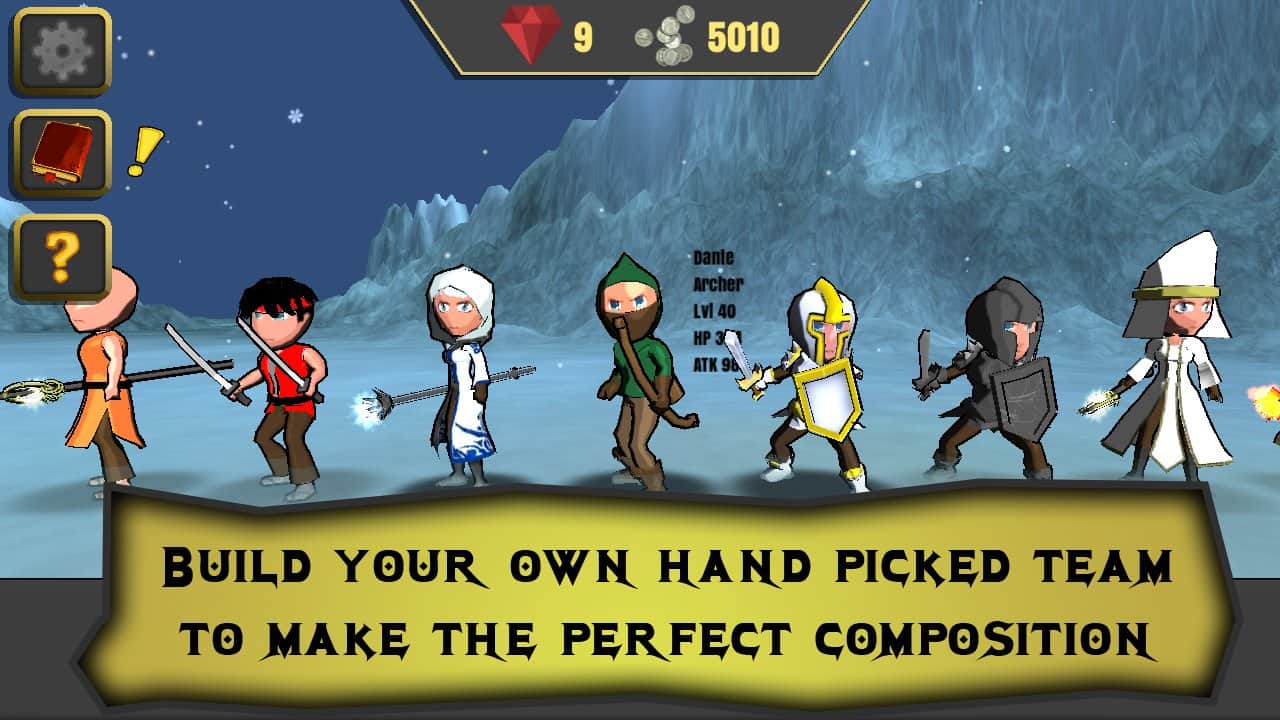Viewport: 1280px width, 720px height.
Task: Click Danie's name in the stats overlay
Action: click(714, 256)
